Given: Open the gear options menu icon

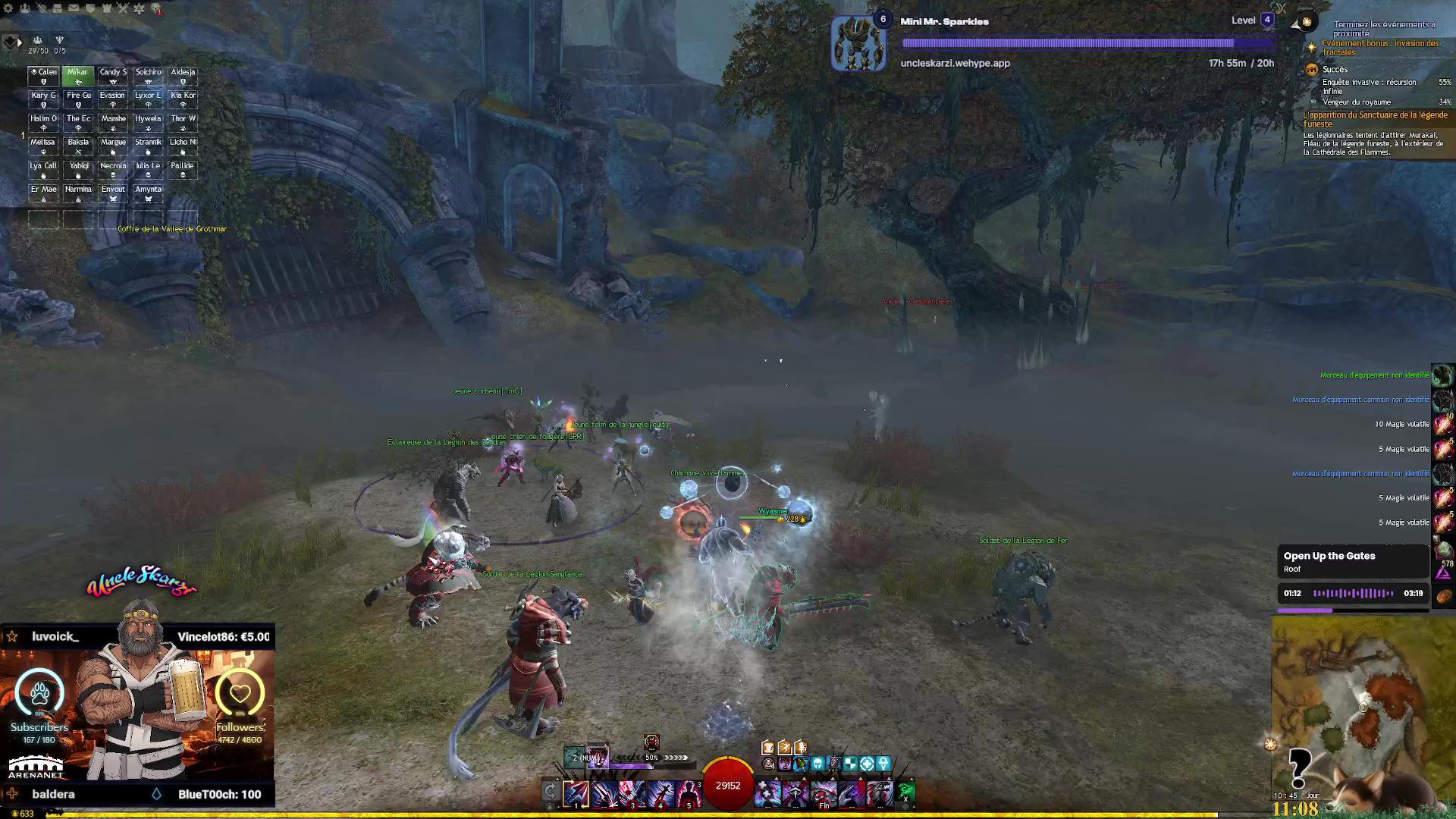Looking at the screenshot, I should point(8,8).
